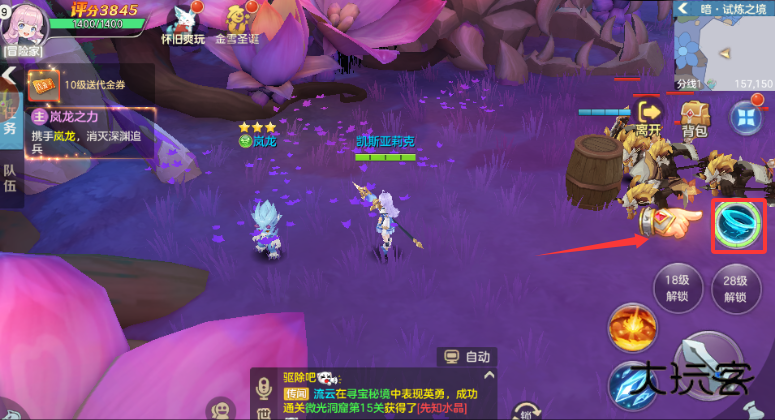
Task: Cast the ice crystal shard skill
Action: (x=632, y=385)
